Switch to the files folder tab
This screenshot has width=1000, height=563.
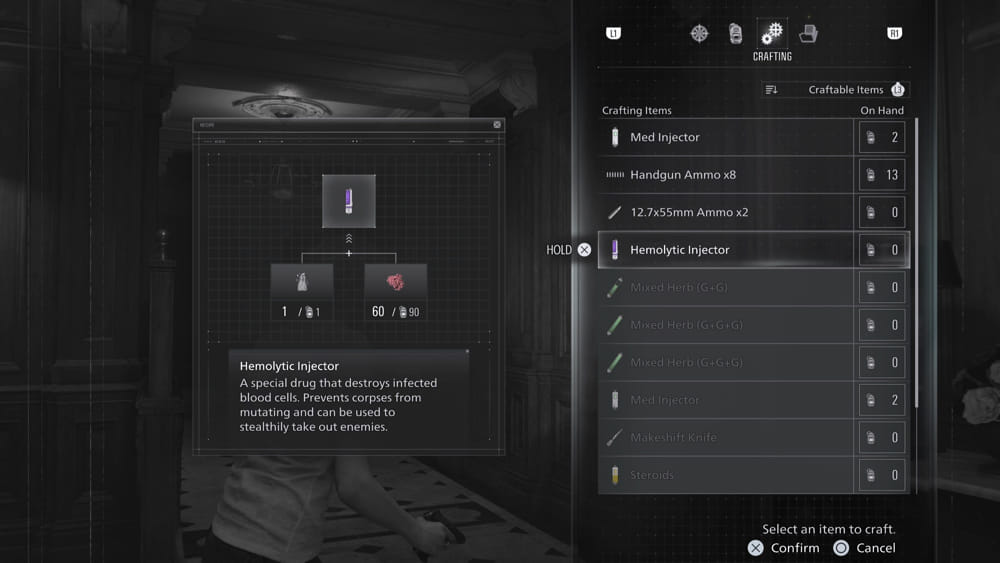tap(808, 33)
